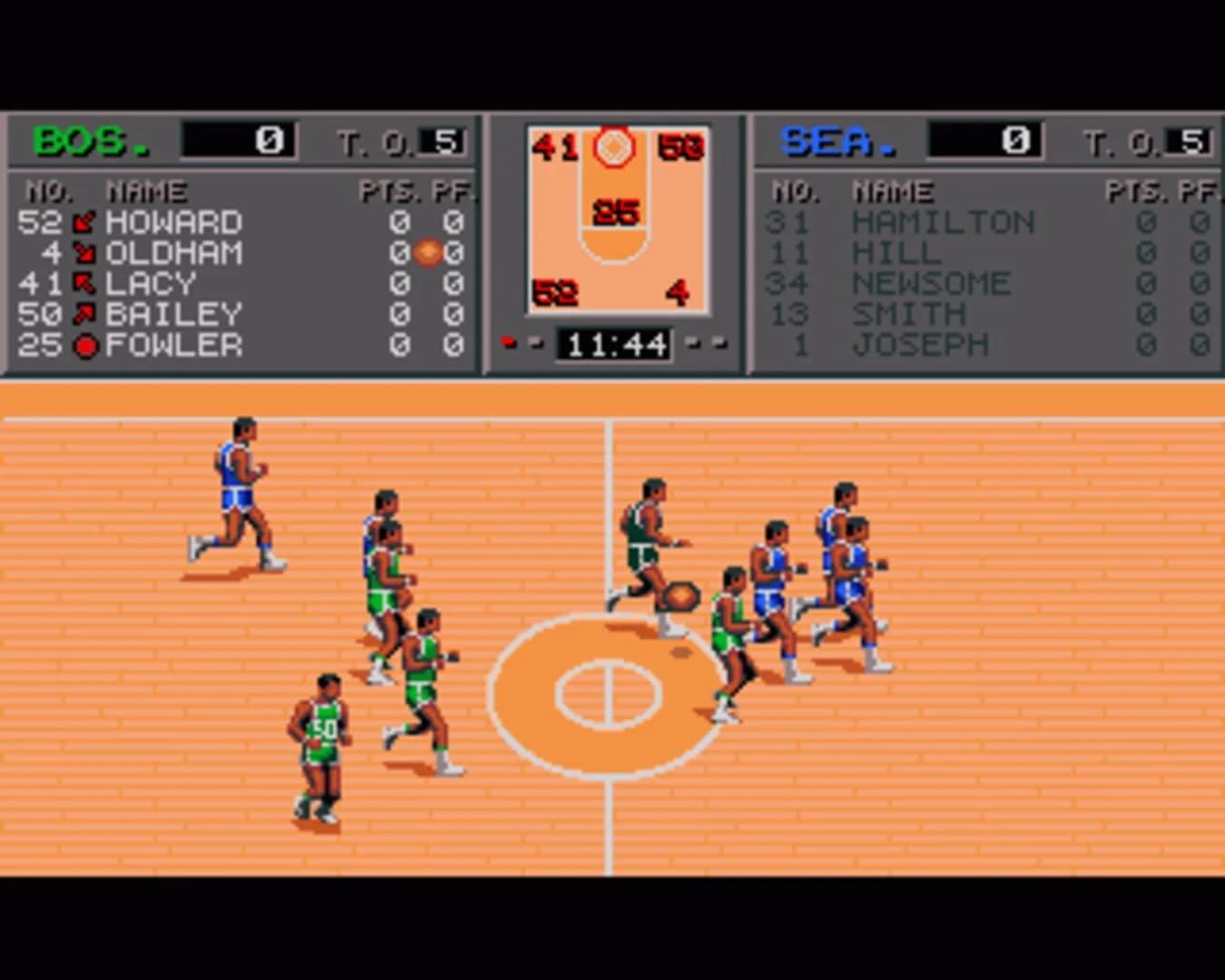The width and height of the screenshot is (1225, 980).
Task: Select player name HAMILTON in Seattle roster
Action: click(944, 222)
